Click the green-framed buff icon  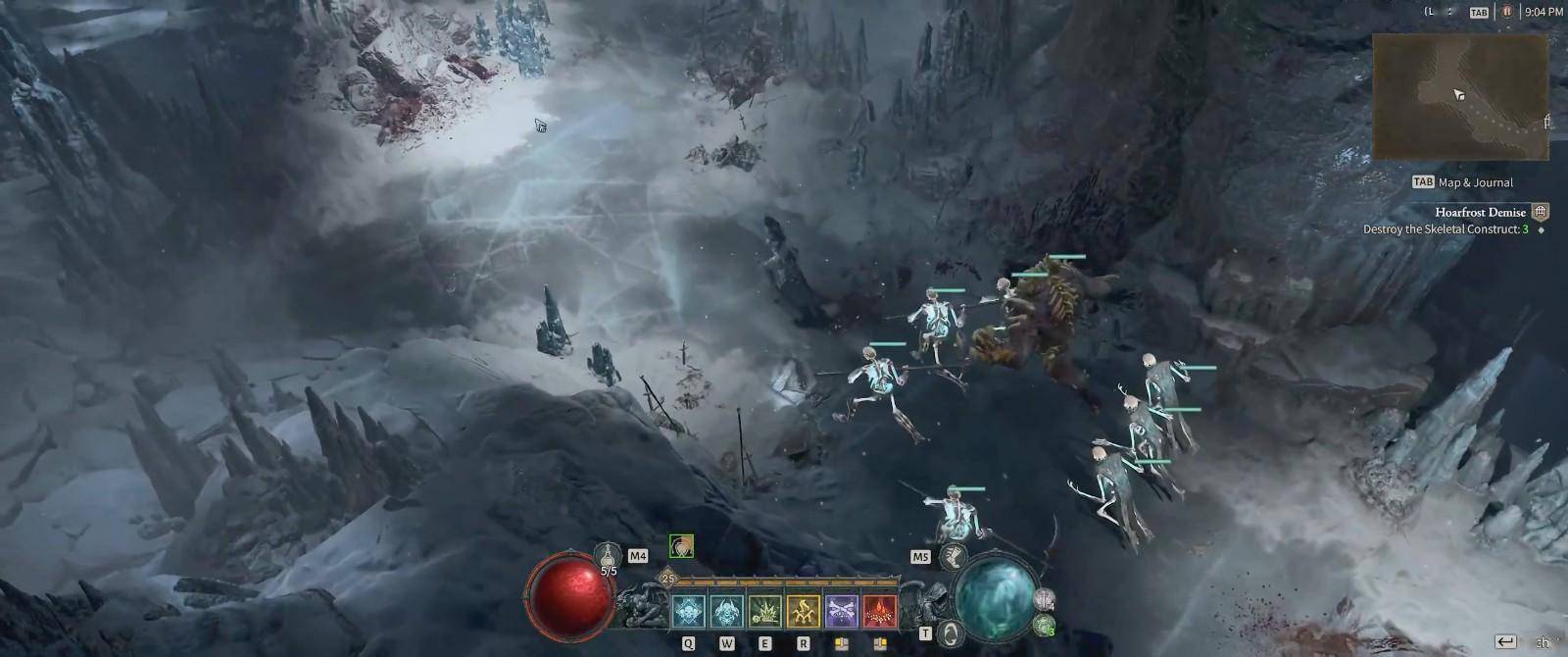(x=681, y=546)
